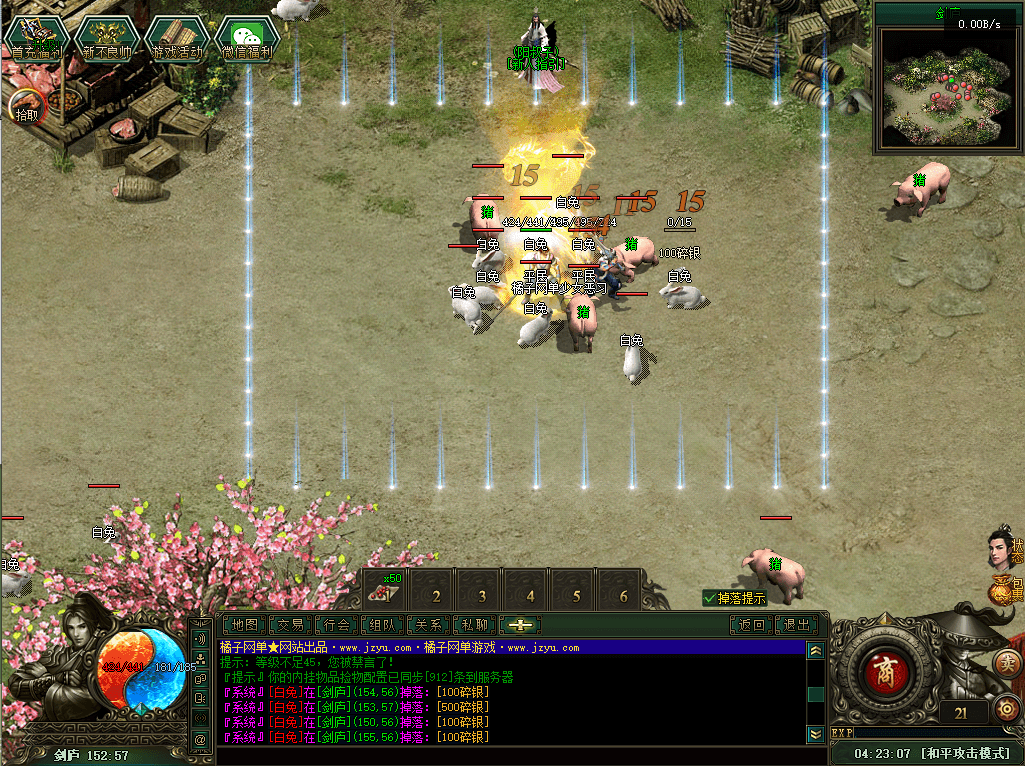Image resolution: width=1025 pixels, height=766 pixels.
Task: Open the 地图 map button
Action: click(245, 625)
